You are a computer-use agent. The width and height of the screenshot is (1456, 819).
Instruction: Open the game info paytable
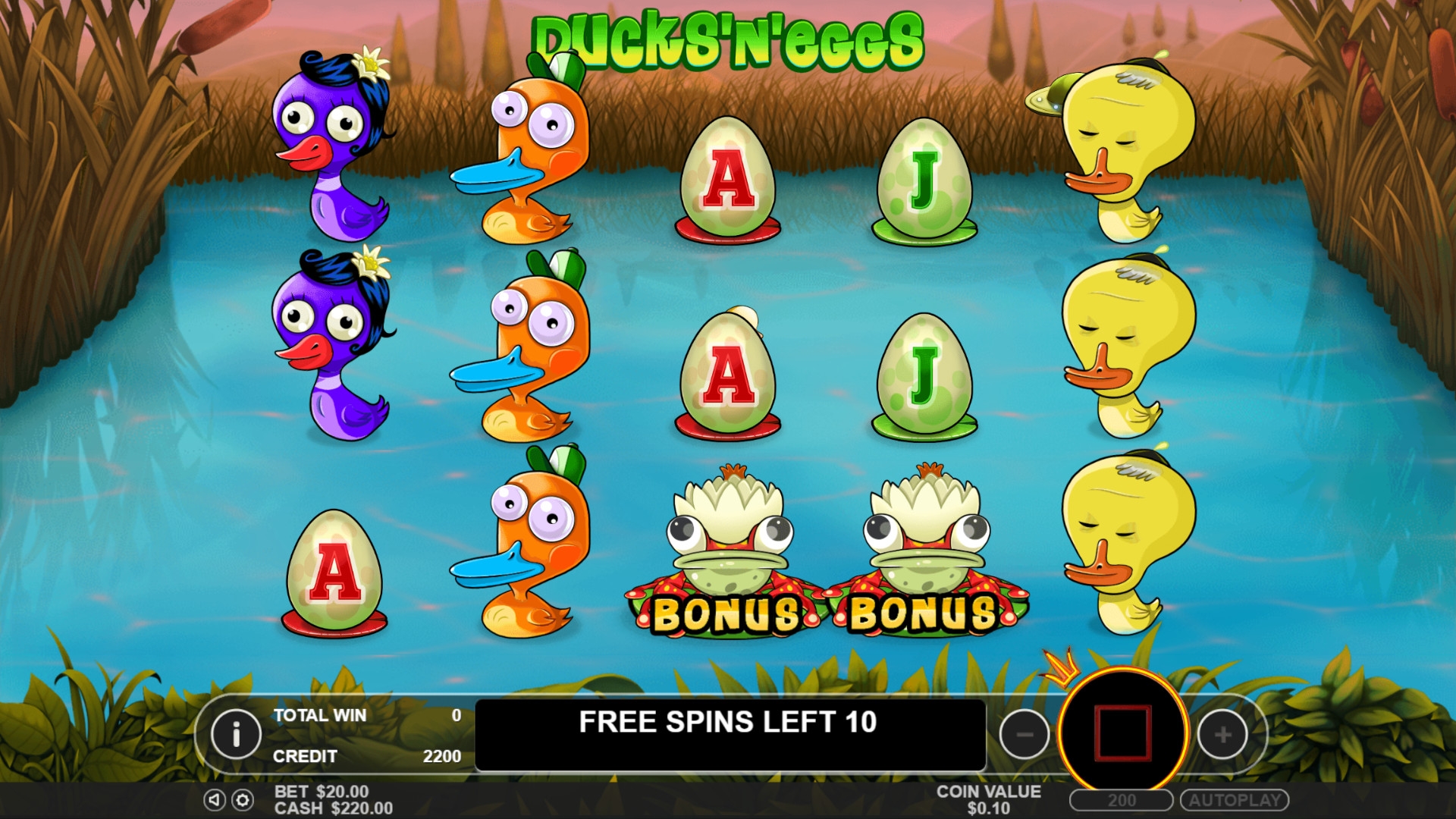pos(236,734)
